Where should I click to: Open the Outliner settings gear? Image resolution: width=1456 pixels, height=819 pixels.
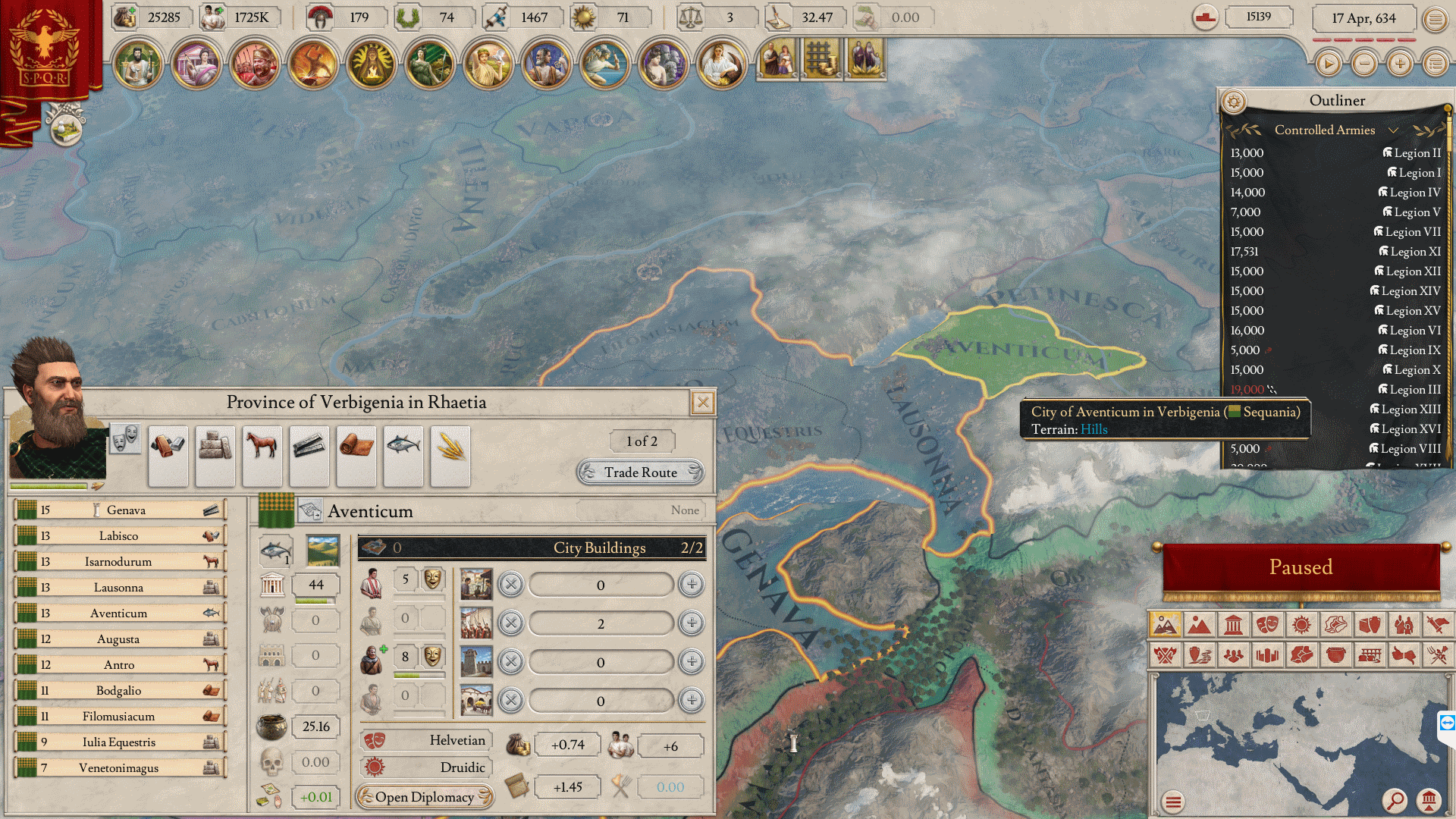click(1234, 101)
